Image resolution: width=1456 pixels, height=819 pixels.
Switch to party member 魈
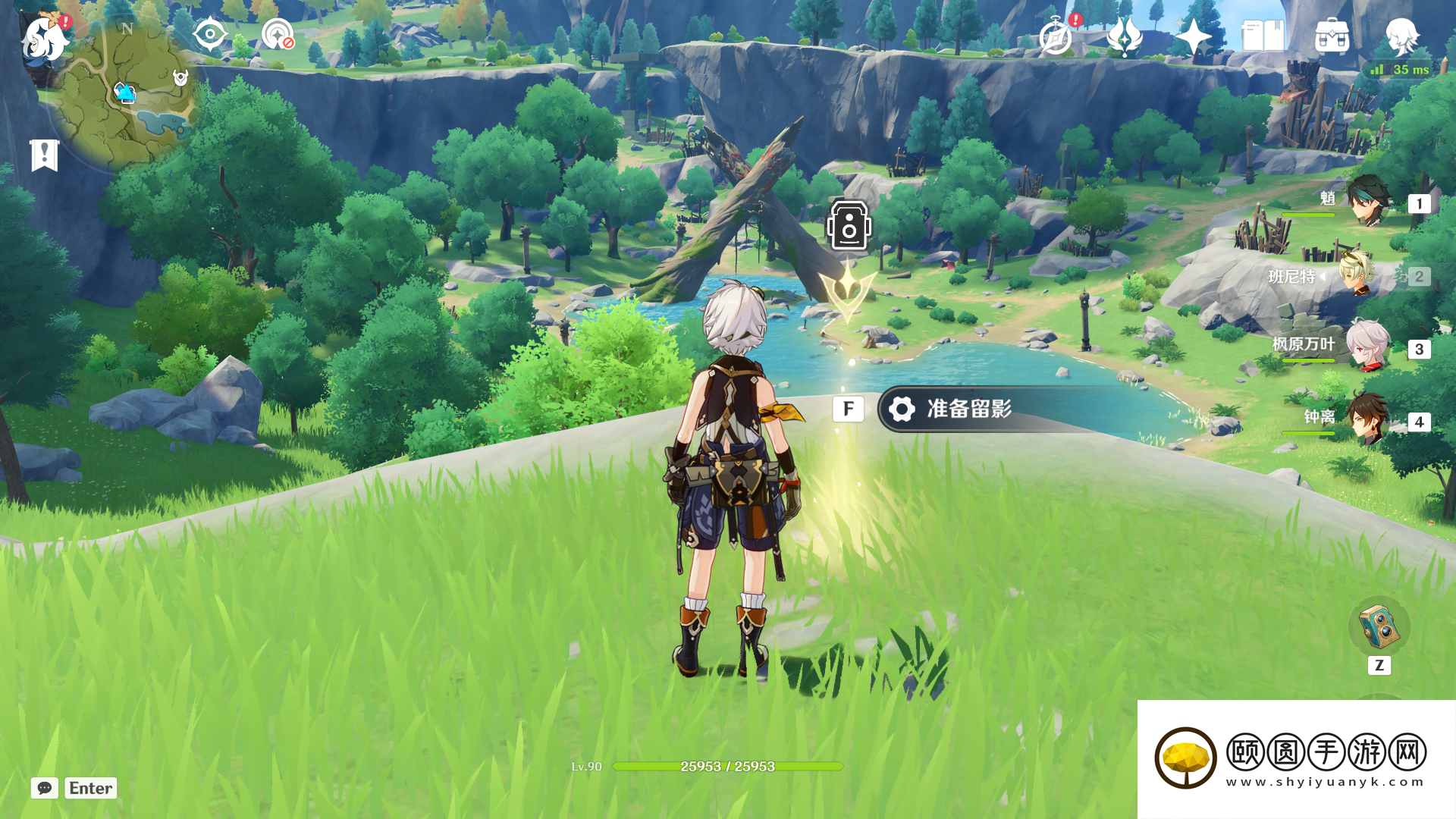point(1367,202)
